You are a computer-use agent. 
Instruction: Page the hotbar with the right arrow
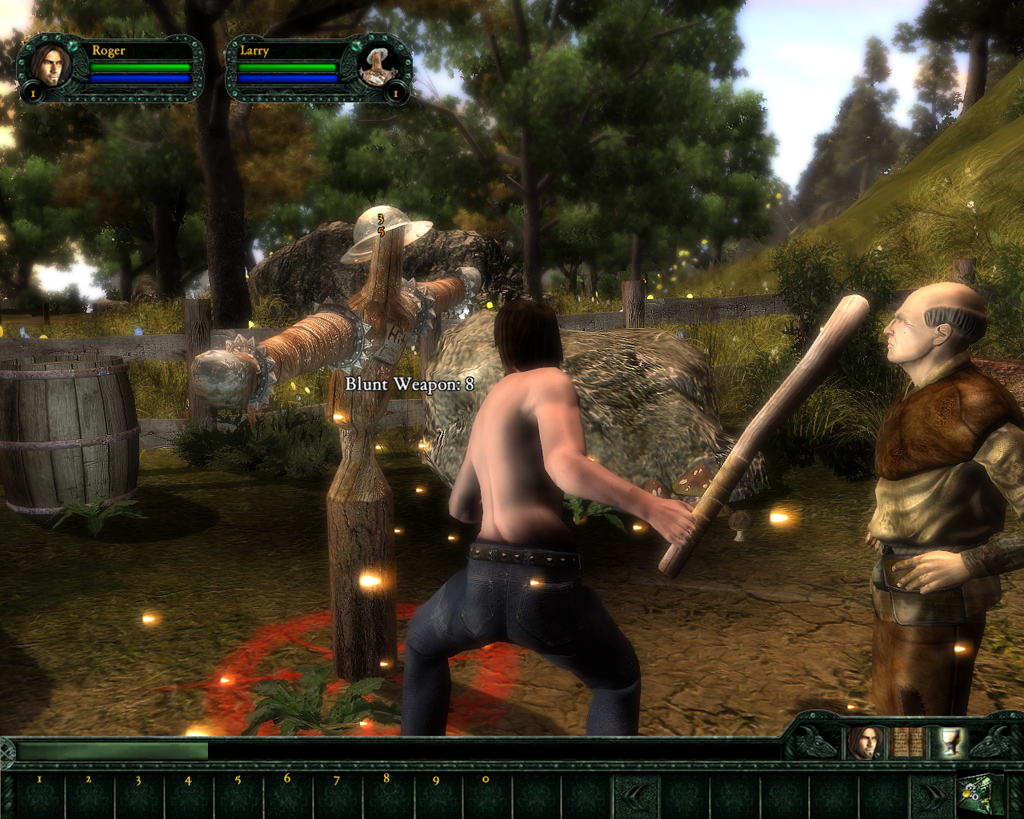click(933, 795)
